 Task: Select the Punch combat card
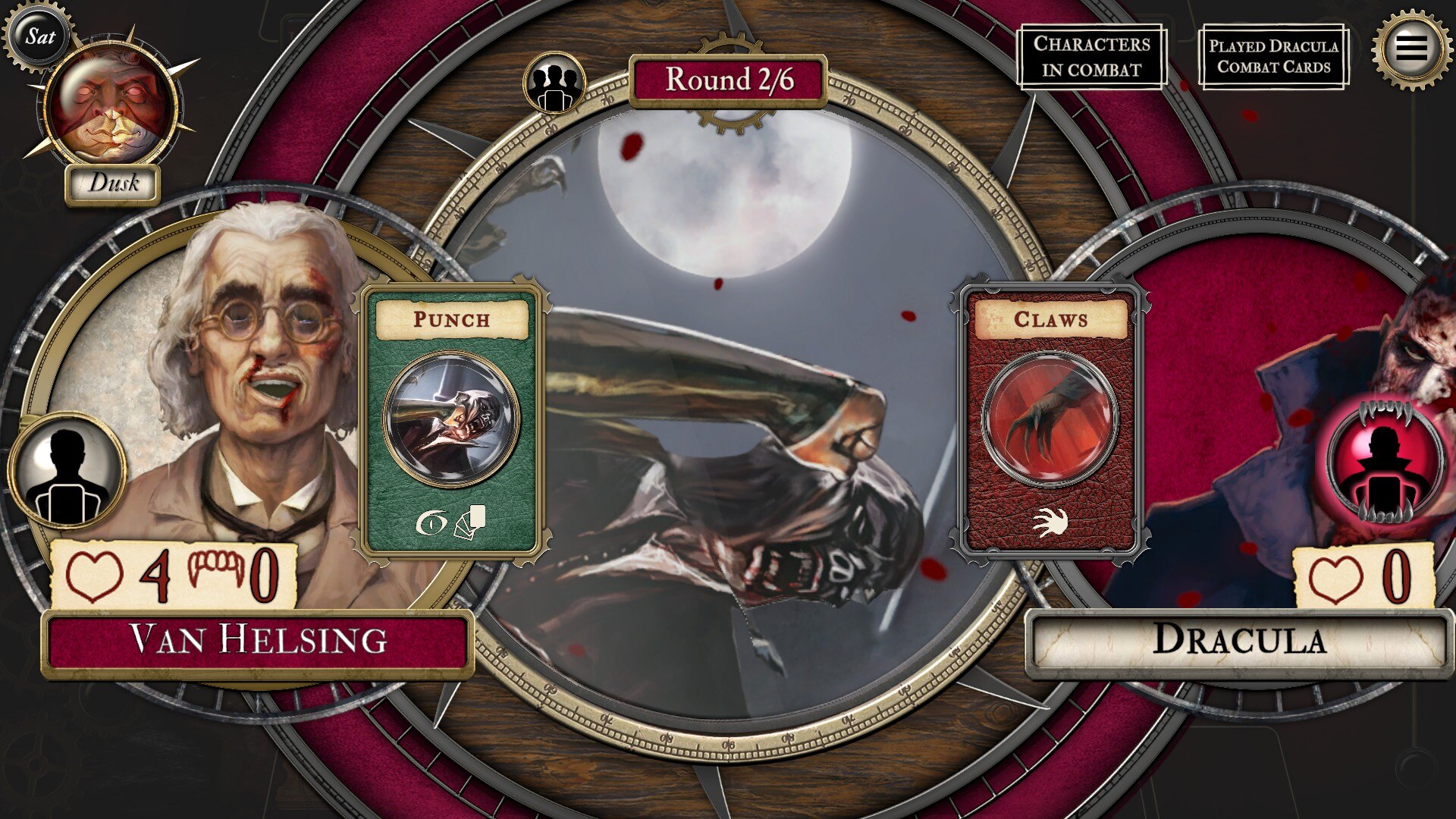click(x=452, y=421)
